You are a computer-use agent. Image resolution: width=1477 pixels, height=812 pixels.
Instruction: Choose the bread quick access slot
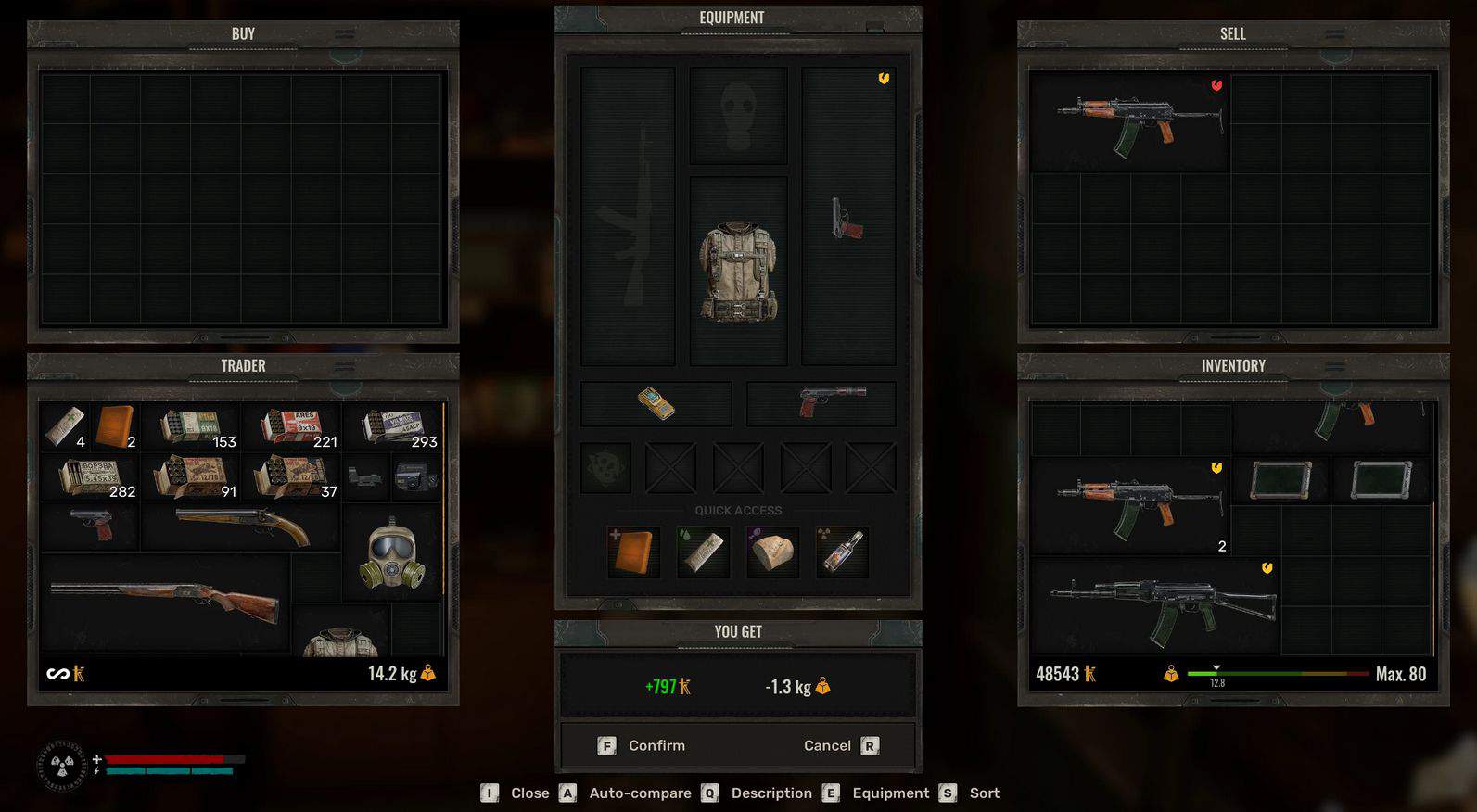(x=772, y=552)
